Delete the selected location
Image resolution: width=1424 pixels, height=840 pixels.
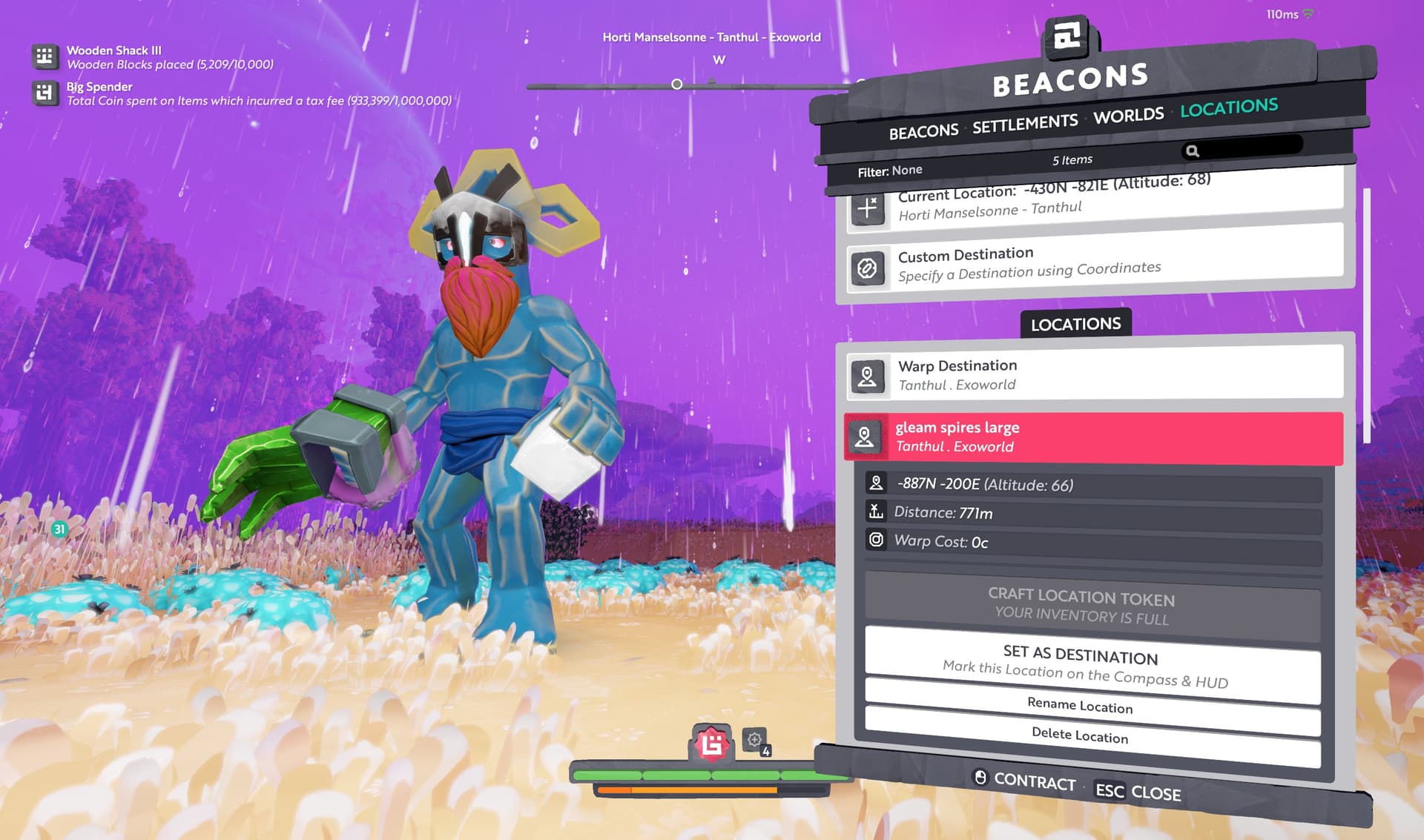(1092, 735)
